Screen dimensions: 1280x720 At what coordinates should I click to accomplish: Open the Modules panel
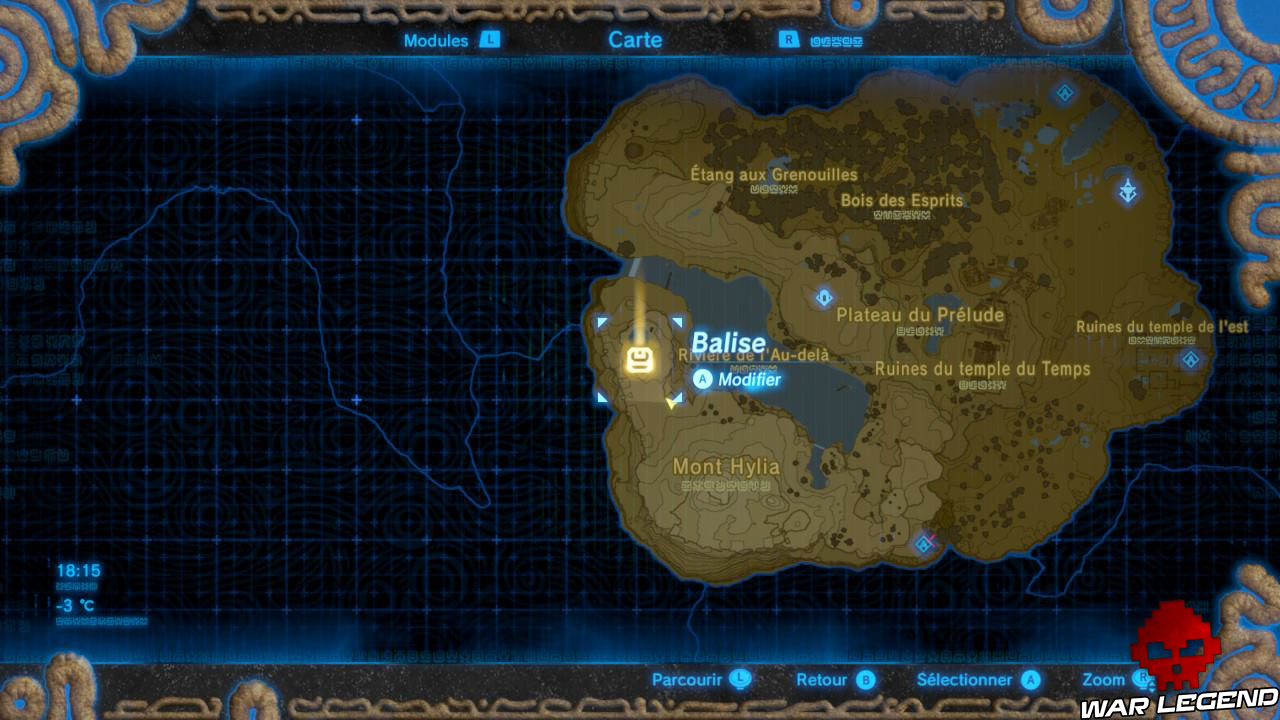tap(435, 41)
